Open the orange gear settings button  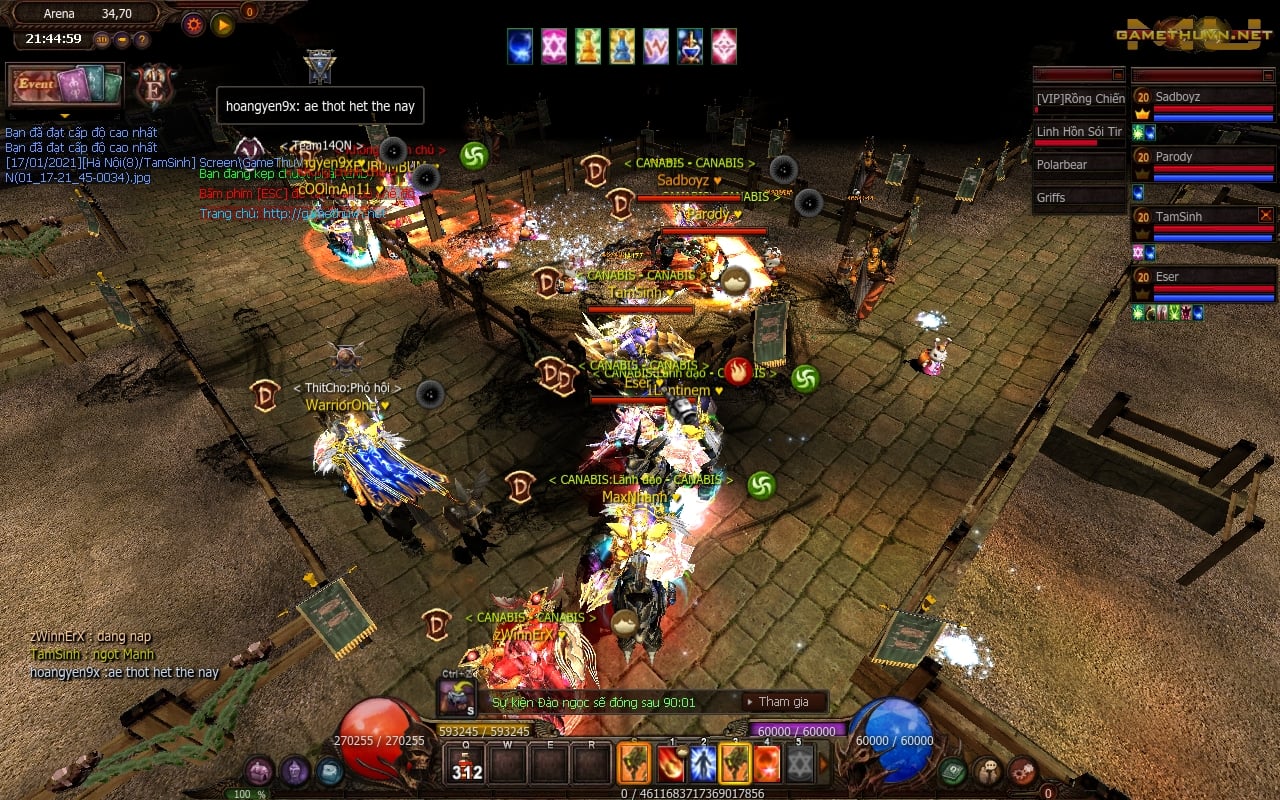[x=193, y=24]
